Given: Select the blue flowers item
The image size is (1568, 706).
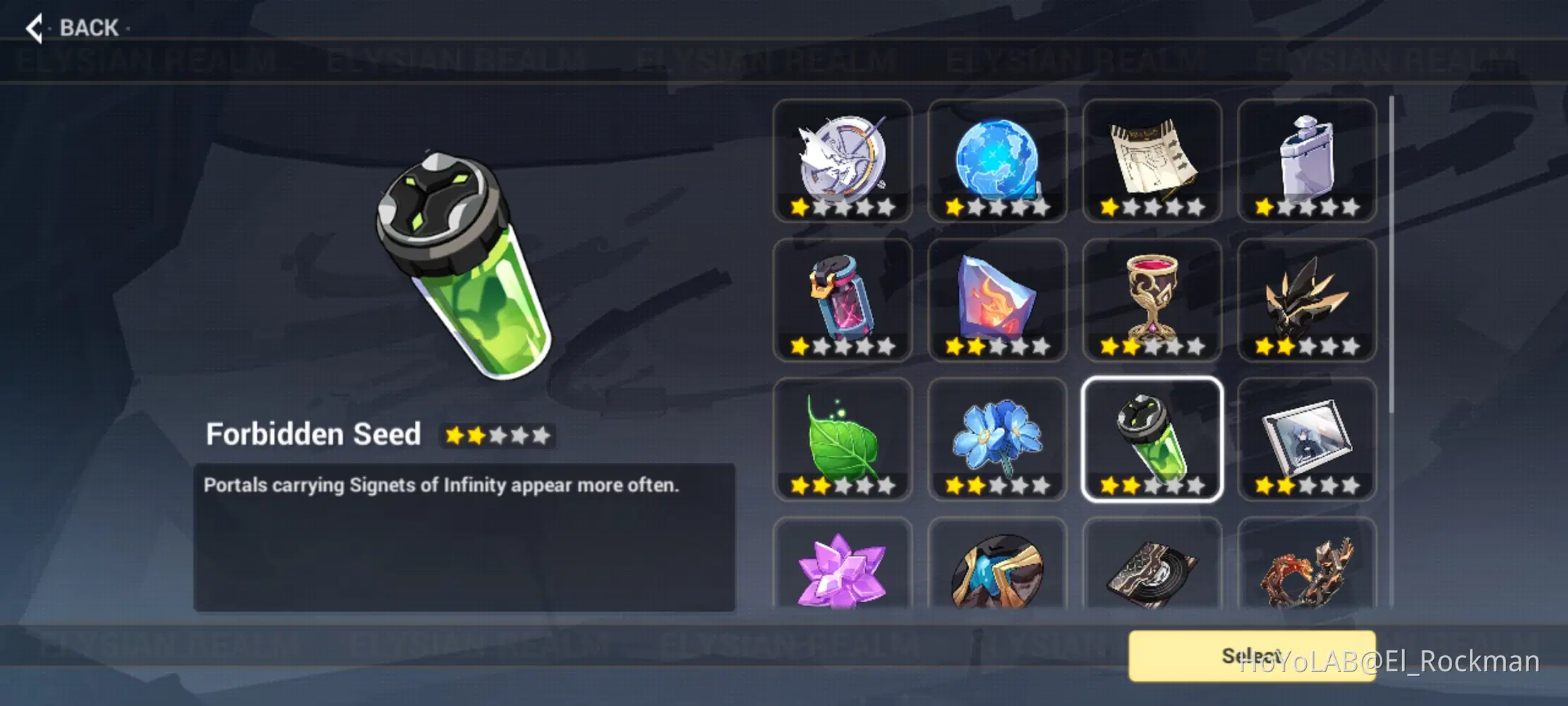Looking at the screenshot, I should pos(997,439).
